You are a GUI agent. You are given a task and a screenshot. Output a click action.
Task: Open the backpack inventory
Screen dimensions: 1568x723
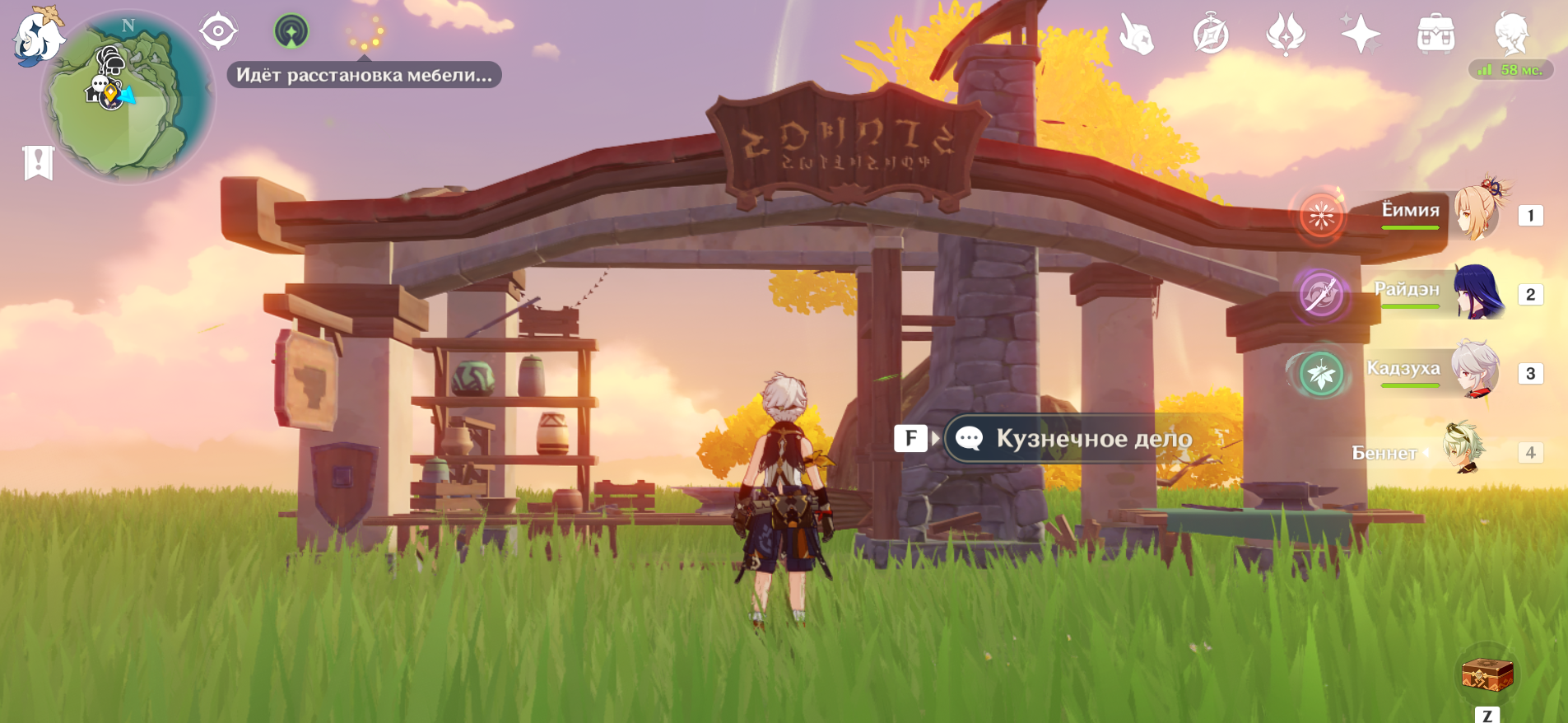tap(1435, 35)
